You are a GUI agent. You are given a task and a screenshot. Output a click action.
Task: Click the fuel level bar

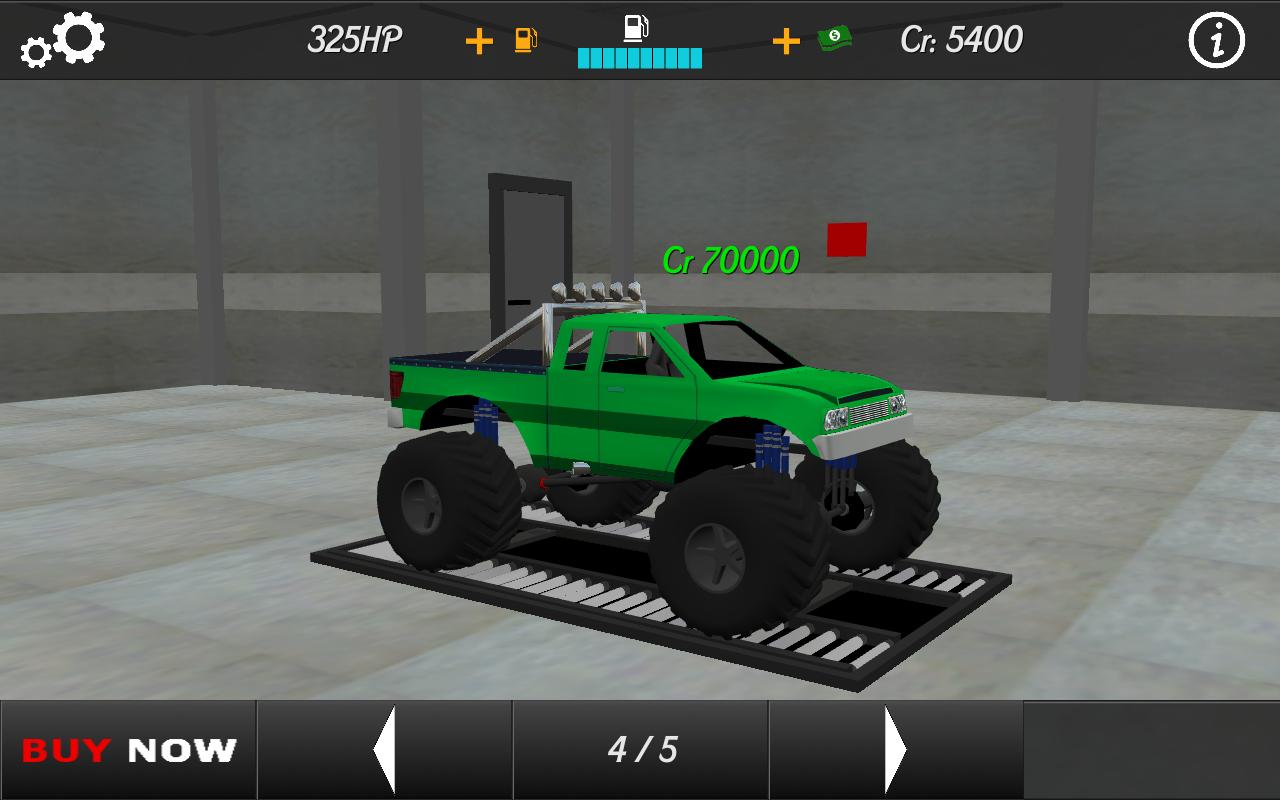point(638,58)
